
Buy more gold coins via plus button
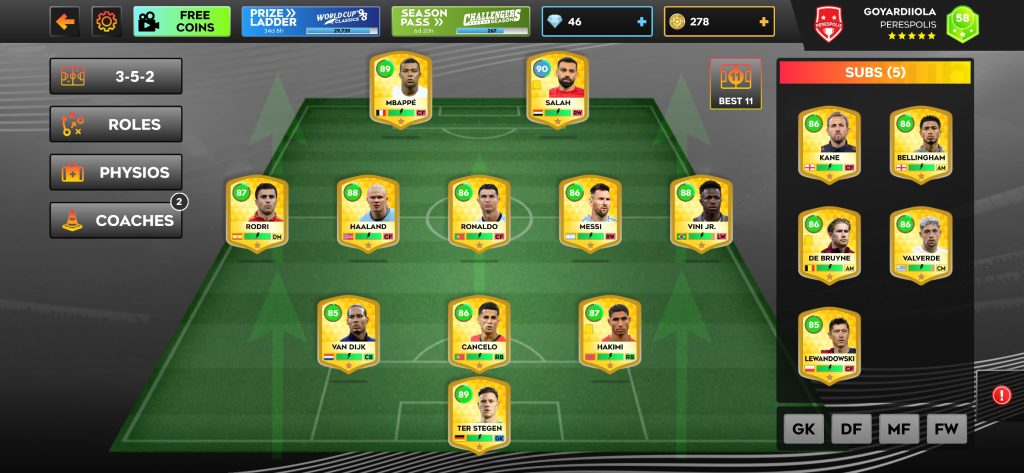(764, 21)
